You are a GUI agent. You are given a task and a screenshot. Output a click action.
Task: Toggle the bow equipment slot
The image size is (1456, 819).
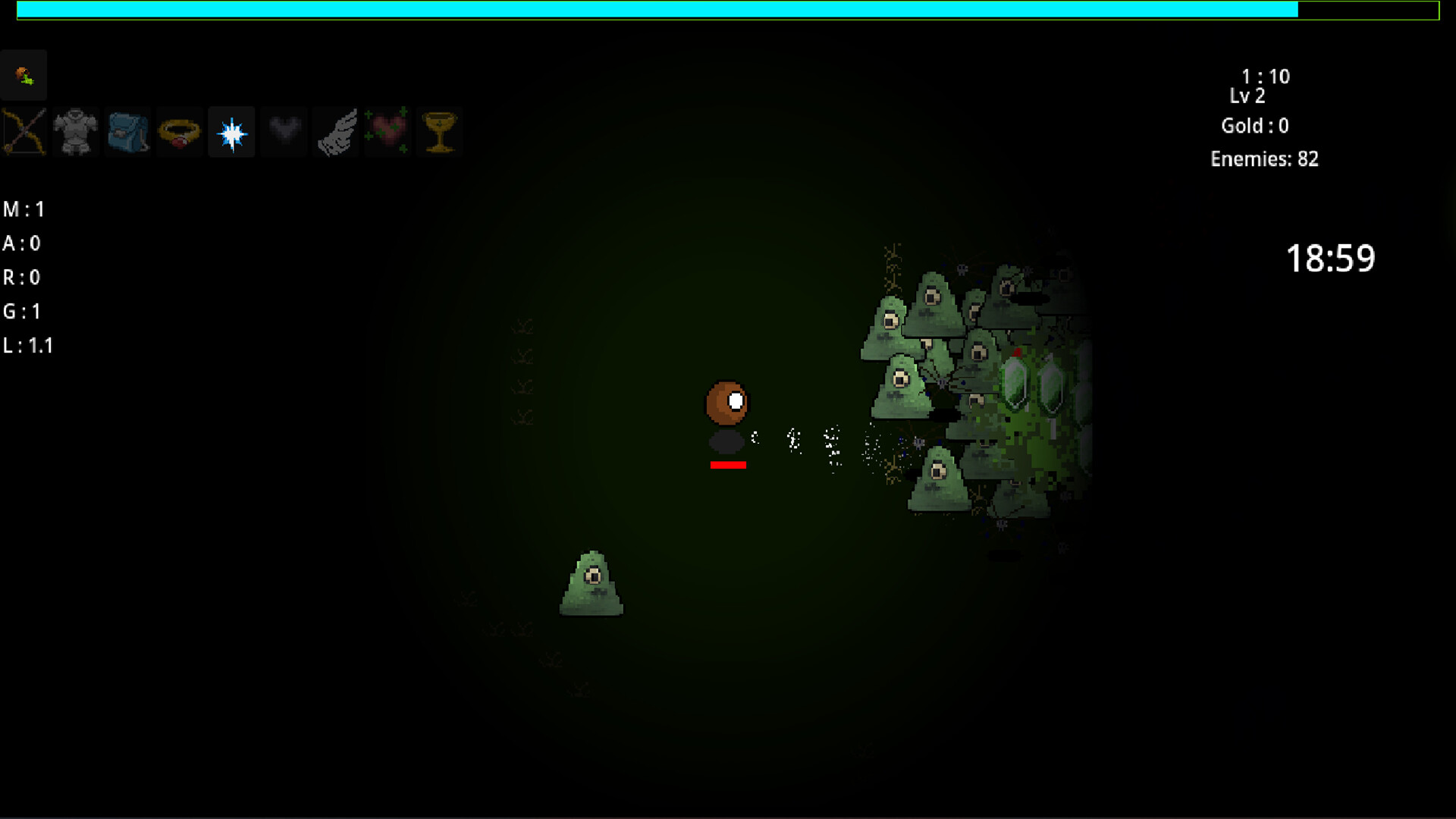pos(24,131)
